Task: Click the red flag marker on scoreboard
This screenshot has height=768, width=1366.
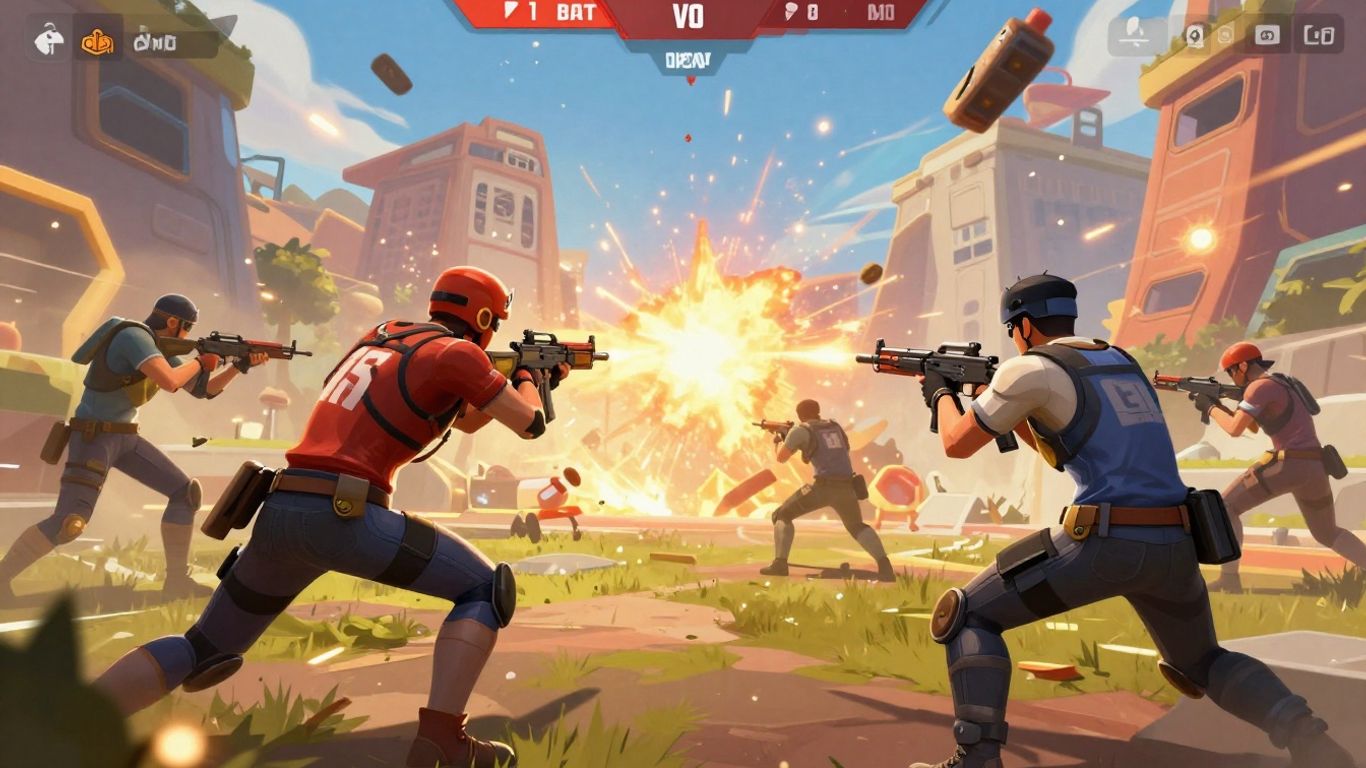Action: [x=510, y=13]
